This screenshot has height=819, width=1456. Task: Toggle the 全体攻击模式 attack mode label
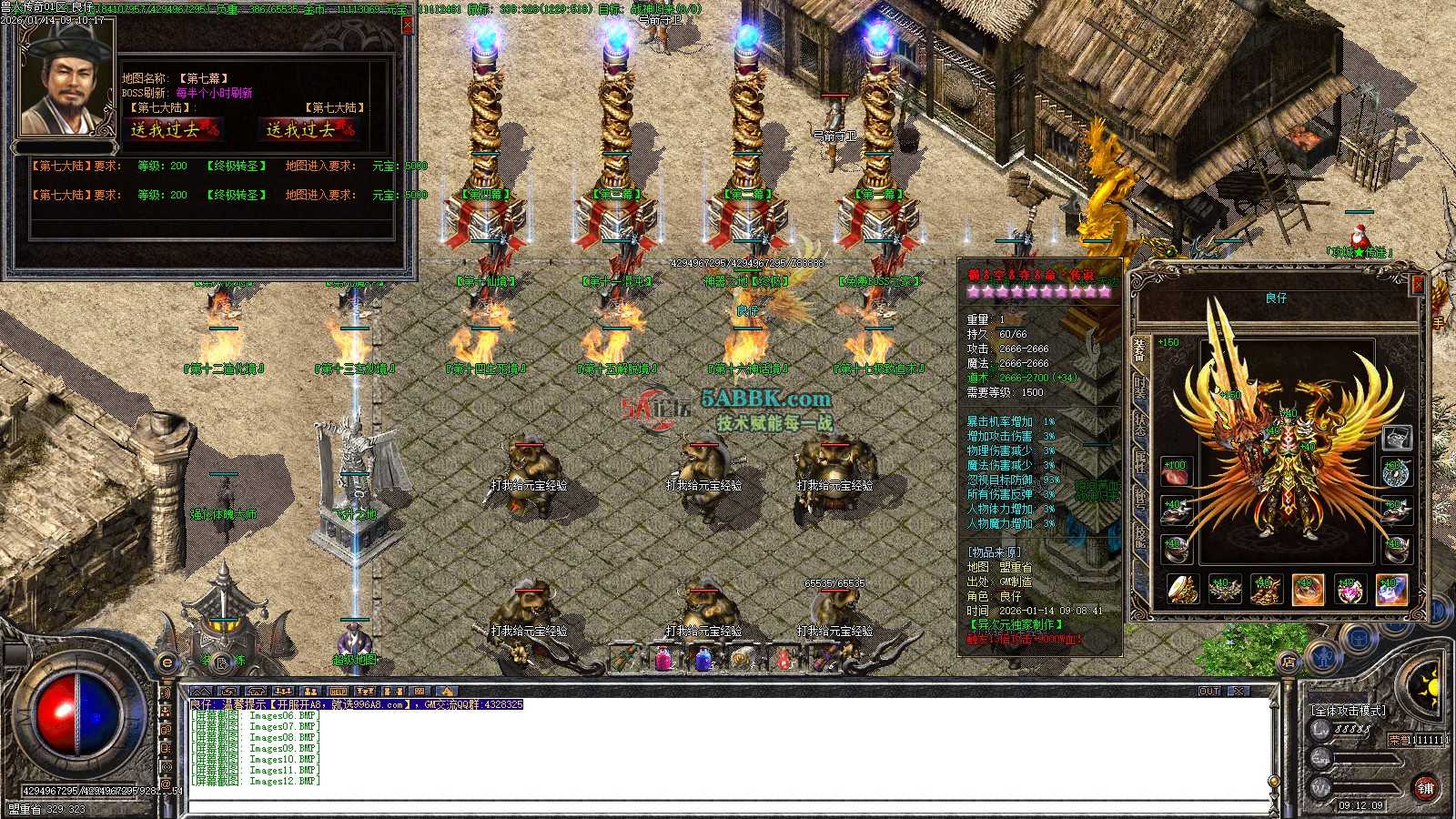[1349, 710]
